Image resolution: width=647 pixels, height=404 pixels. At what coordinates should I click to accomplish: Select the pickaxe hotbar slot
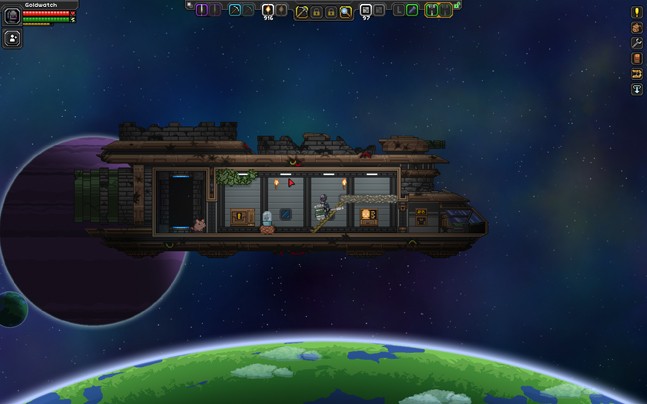[x=235, y=10]
